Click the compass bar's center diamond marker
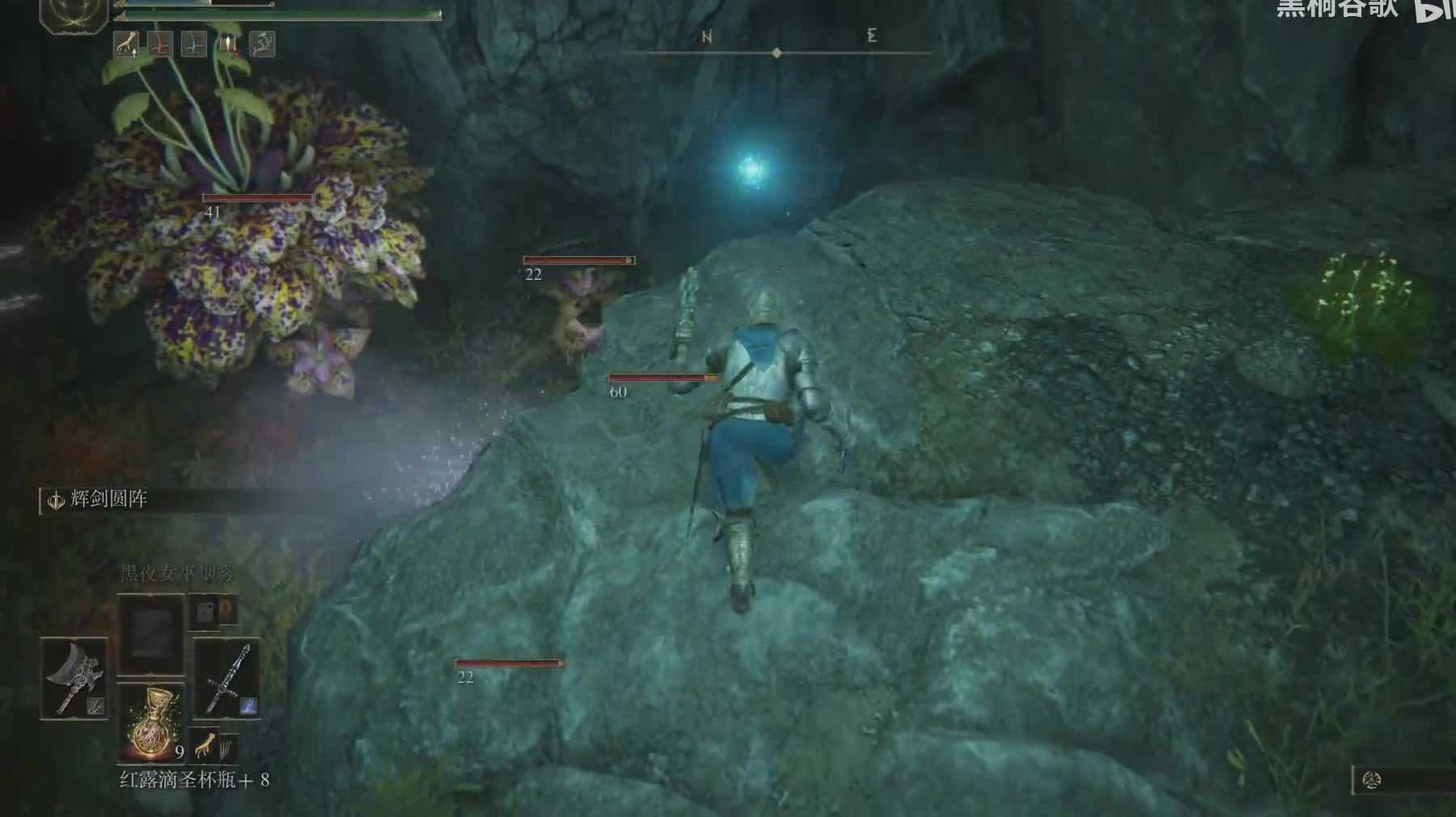Viewport: 1456px width, 817px height. coord(777,53)
